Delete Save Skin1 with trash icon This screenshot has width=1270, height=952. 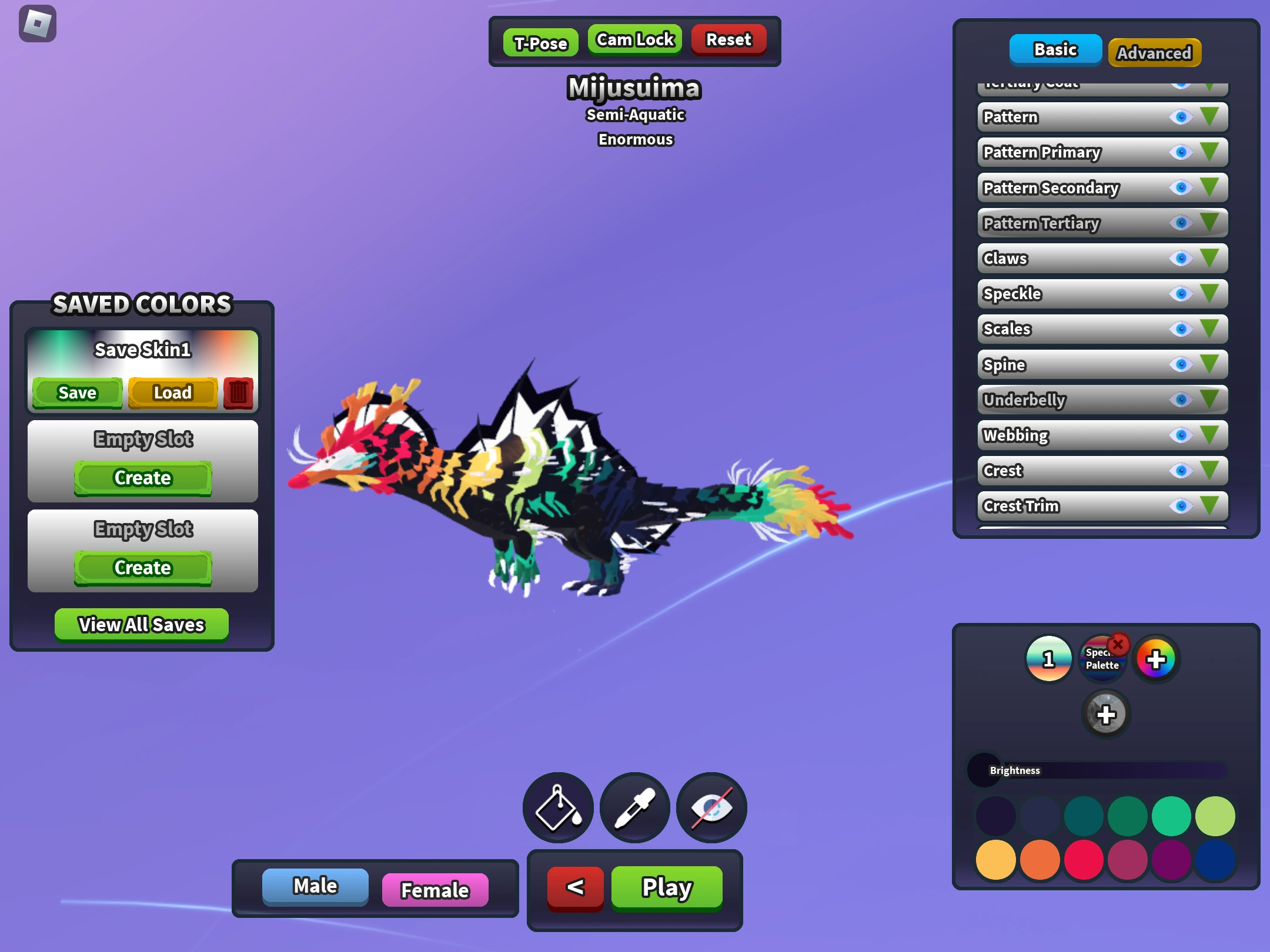pyautogui.click(x=238, y=393)
